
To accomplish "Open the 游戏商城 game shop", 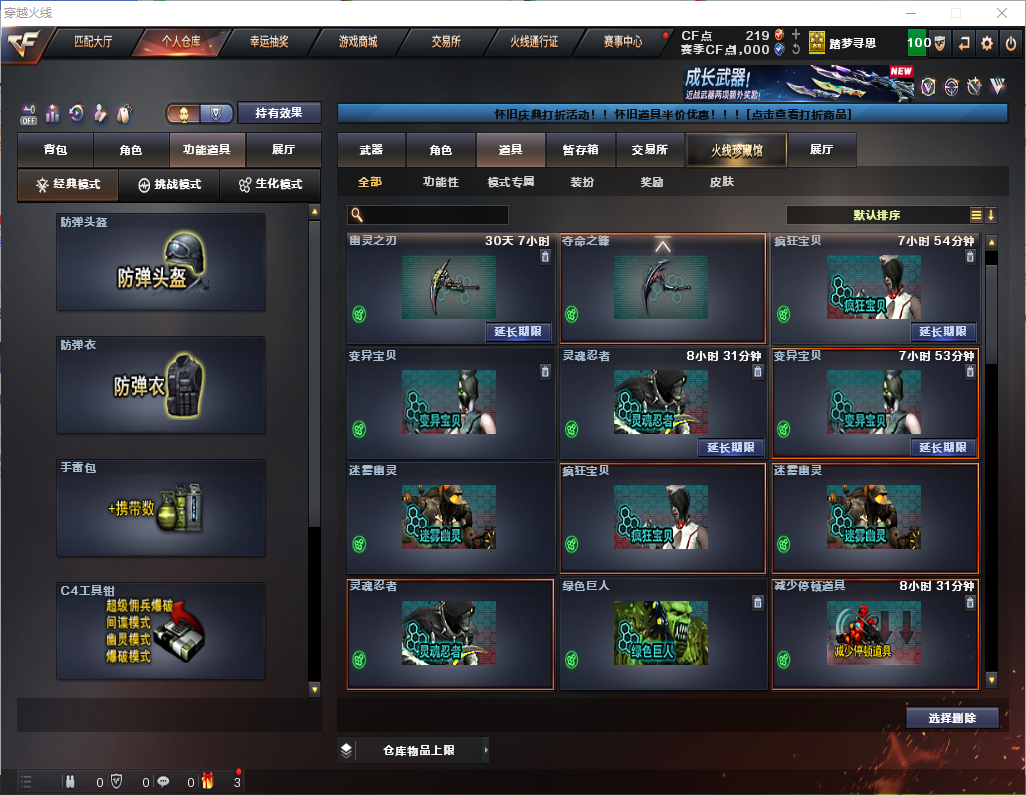I will pyautogui.click(x=358, y=42).
